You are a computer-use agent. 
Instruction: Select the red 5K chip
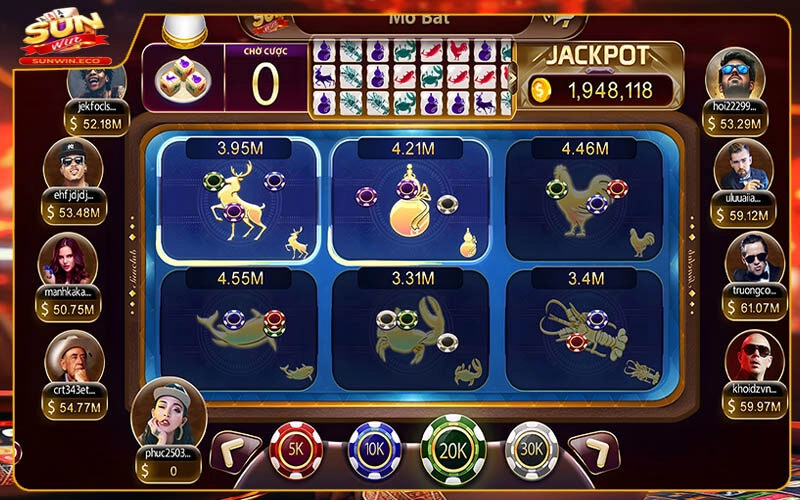click(296, 451)
